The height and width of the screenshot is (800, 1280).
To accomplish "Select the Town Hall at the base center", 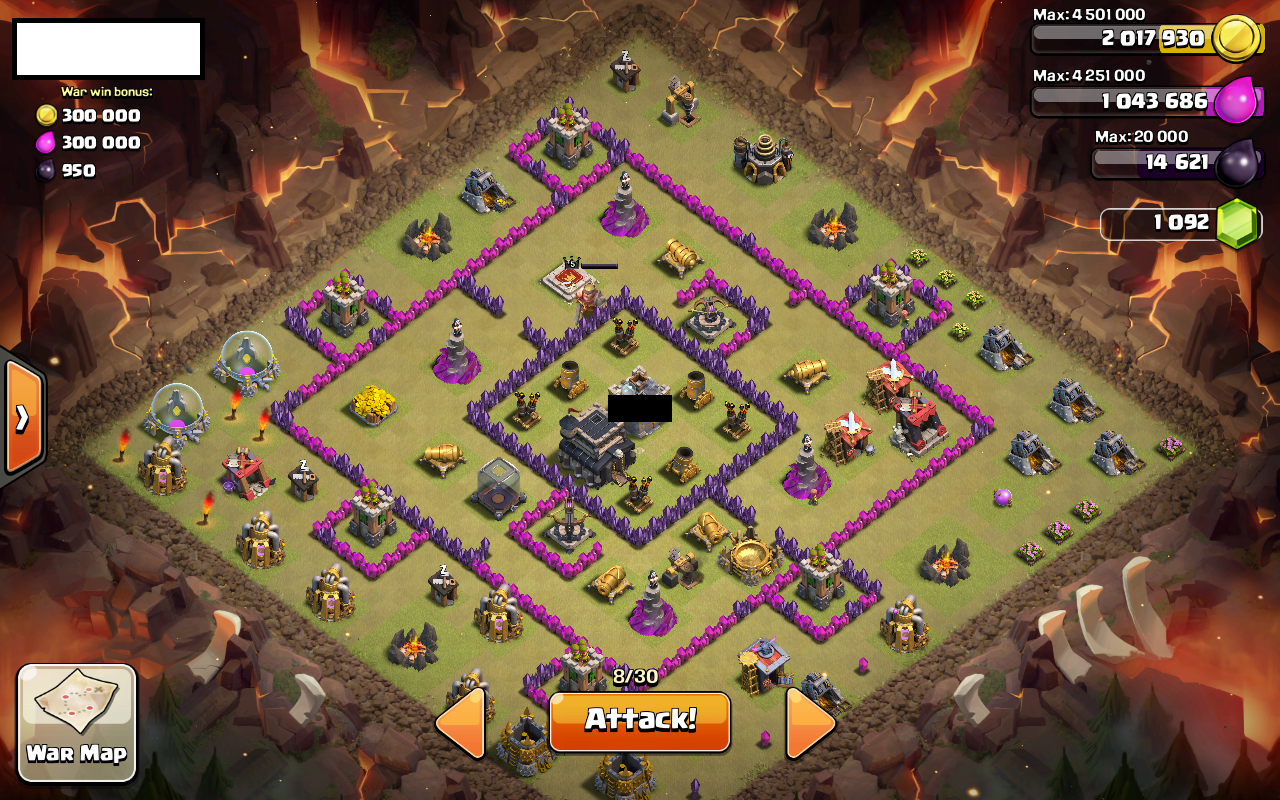I will 597,440.
